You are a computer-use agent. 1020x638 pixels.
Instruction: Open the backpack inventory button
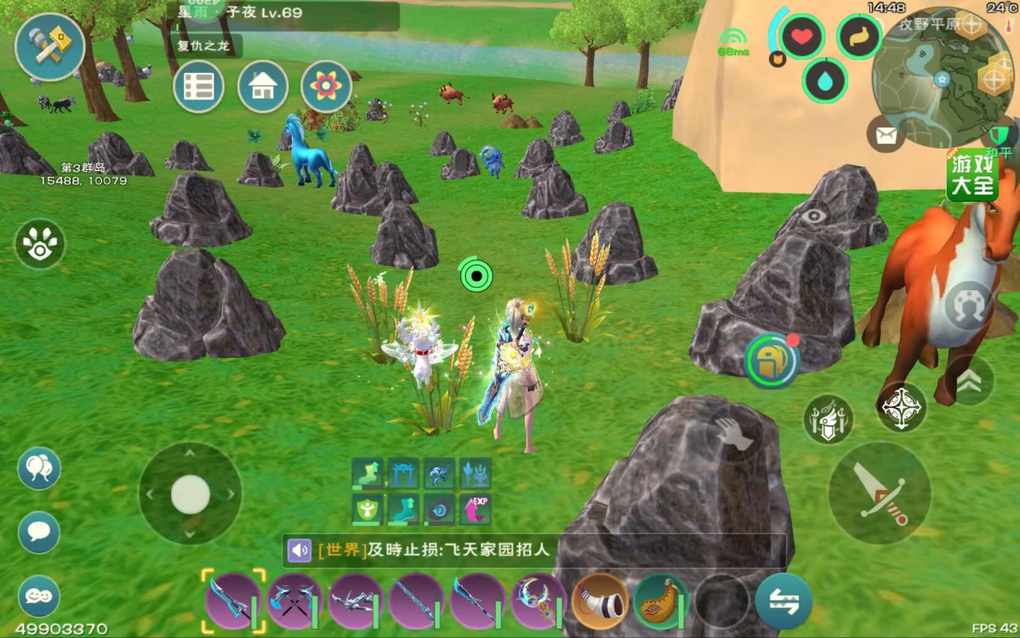(771, 360)
